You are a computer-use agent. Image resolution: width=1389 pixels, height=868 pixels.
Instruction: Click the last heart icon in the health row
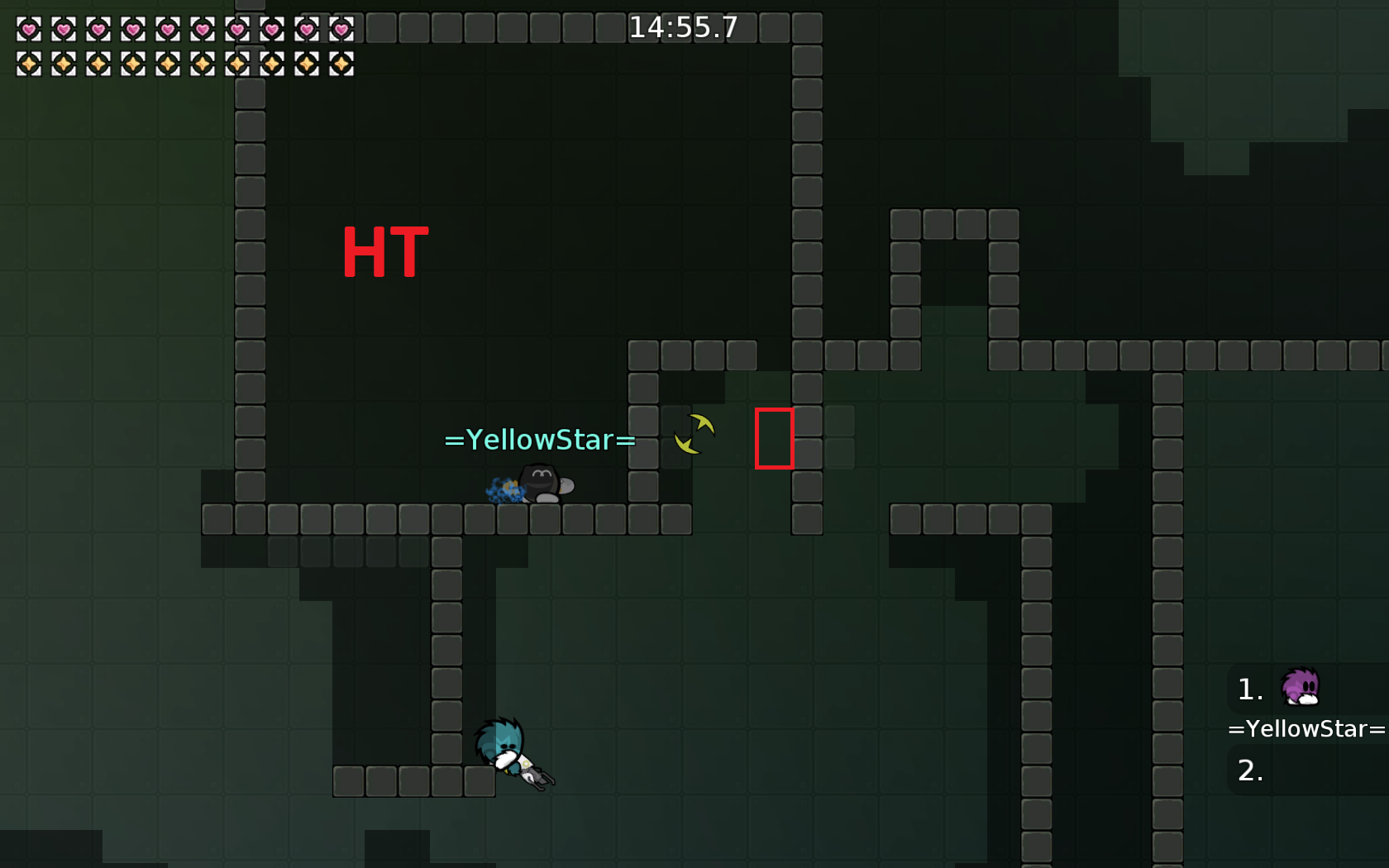coord(340,29)
